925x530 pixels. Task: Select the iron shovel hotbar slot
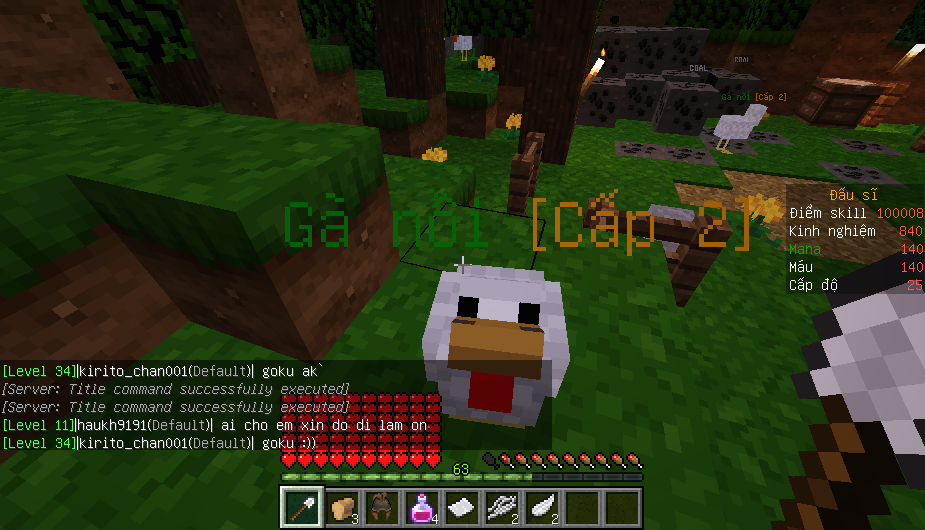point(301,508)
